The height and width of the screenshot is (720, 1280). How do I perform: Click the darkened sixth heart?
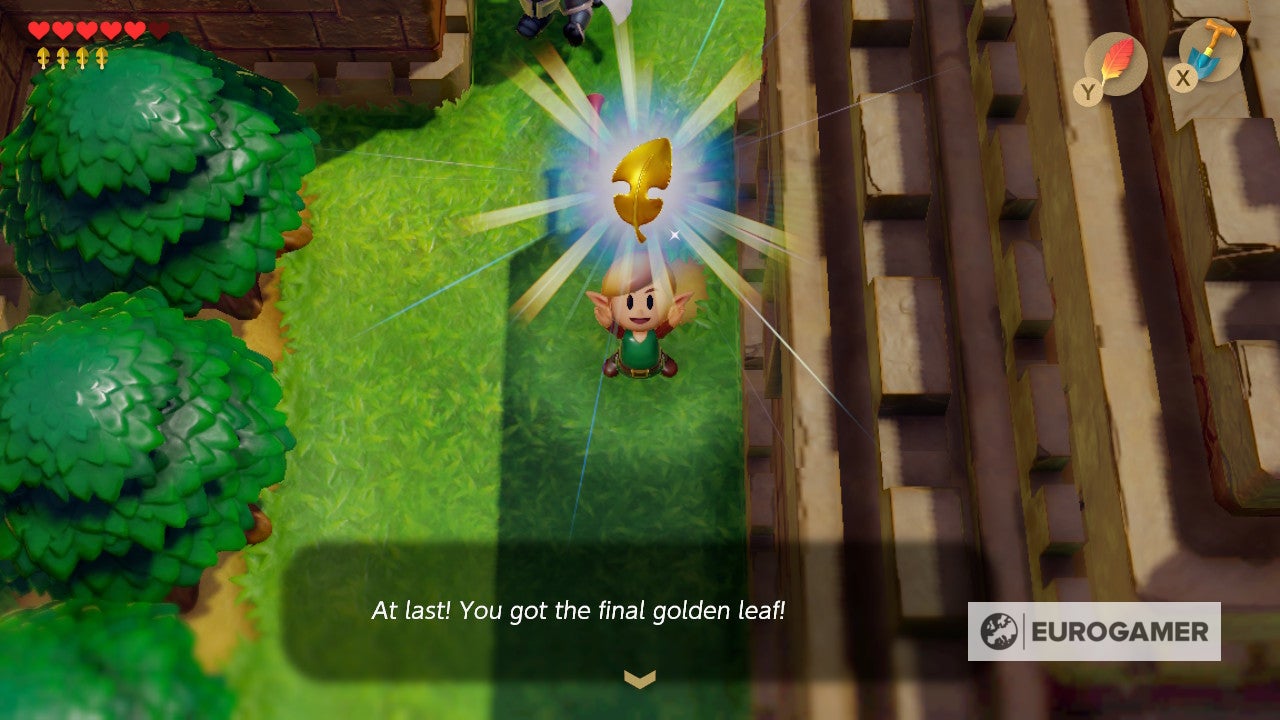coord(157,30)
